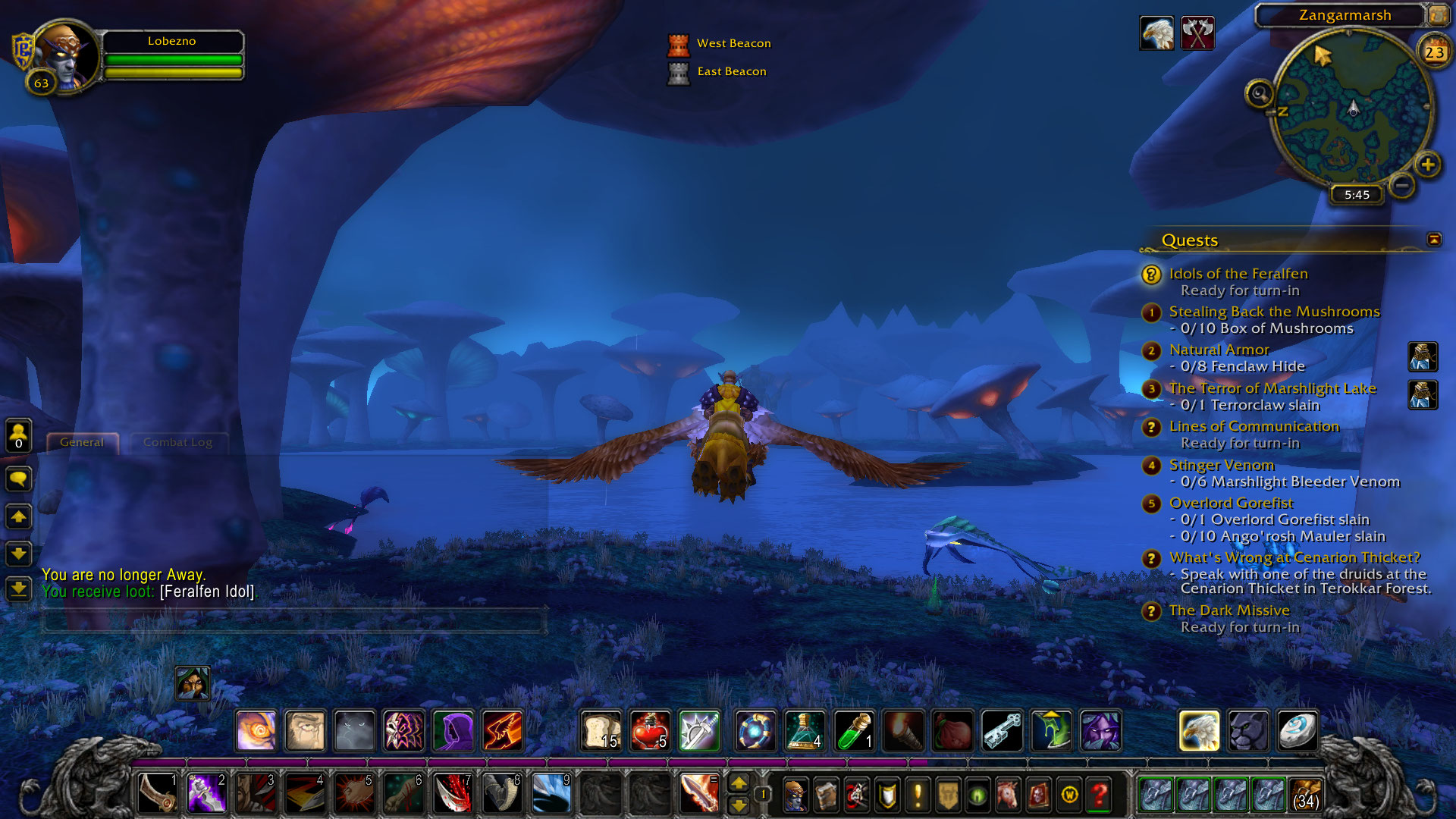Select the Stinger Venom quest entry
The height and width of the screenshot is (819, 1456).
pyautogui.click(x=1221, y=465)
